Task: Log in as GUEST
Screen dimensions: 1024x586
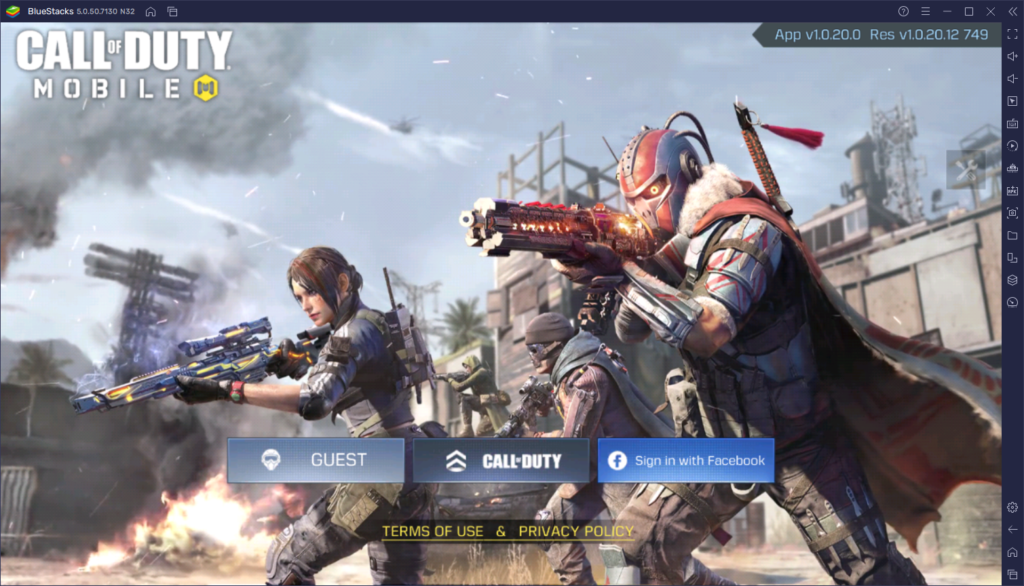Action: [316, 461]
